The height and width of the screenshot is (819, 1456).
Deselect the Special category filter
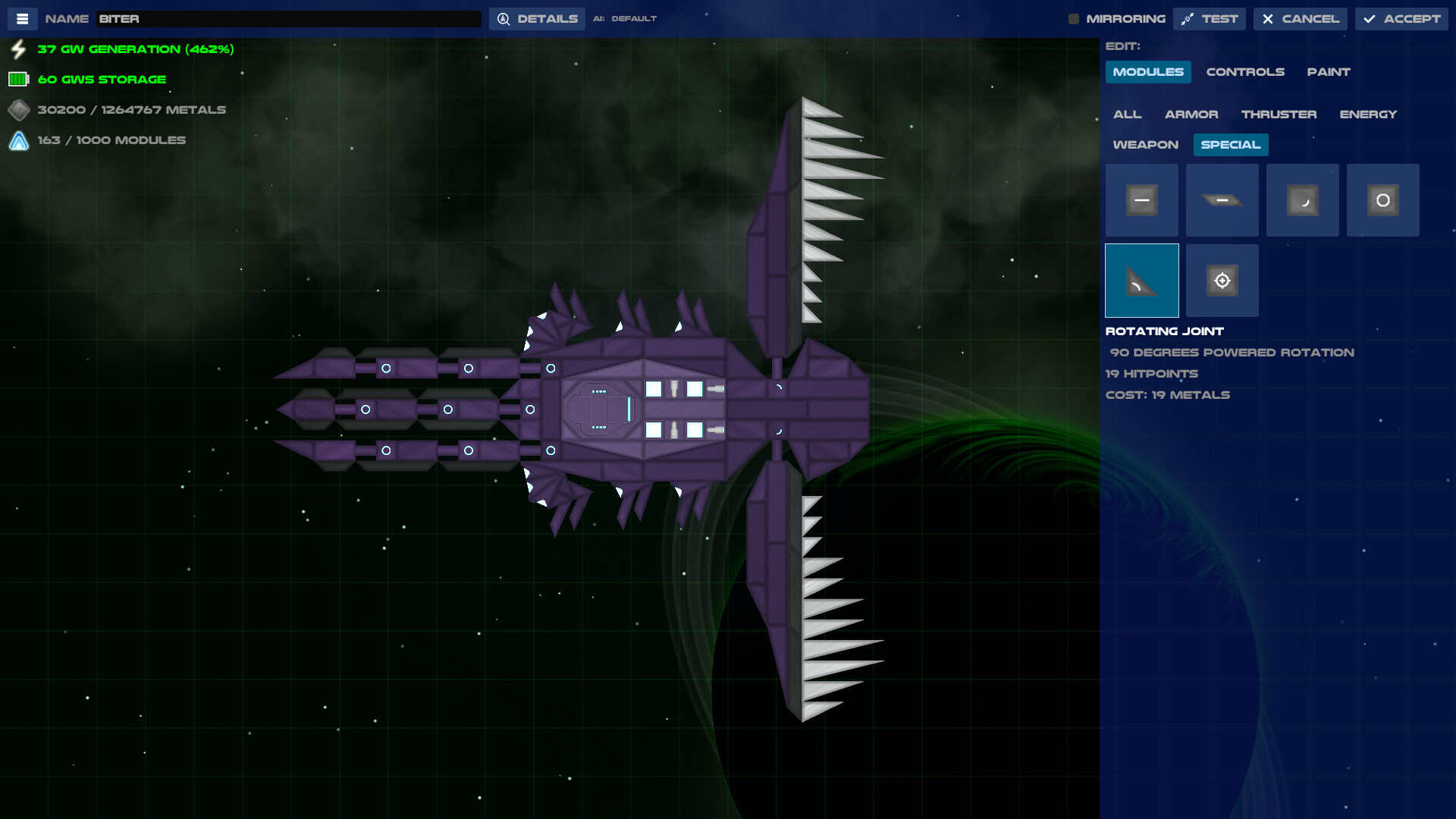1230,144
